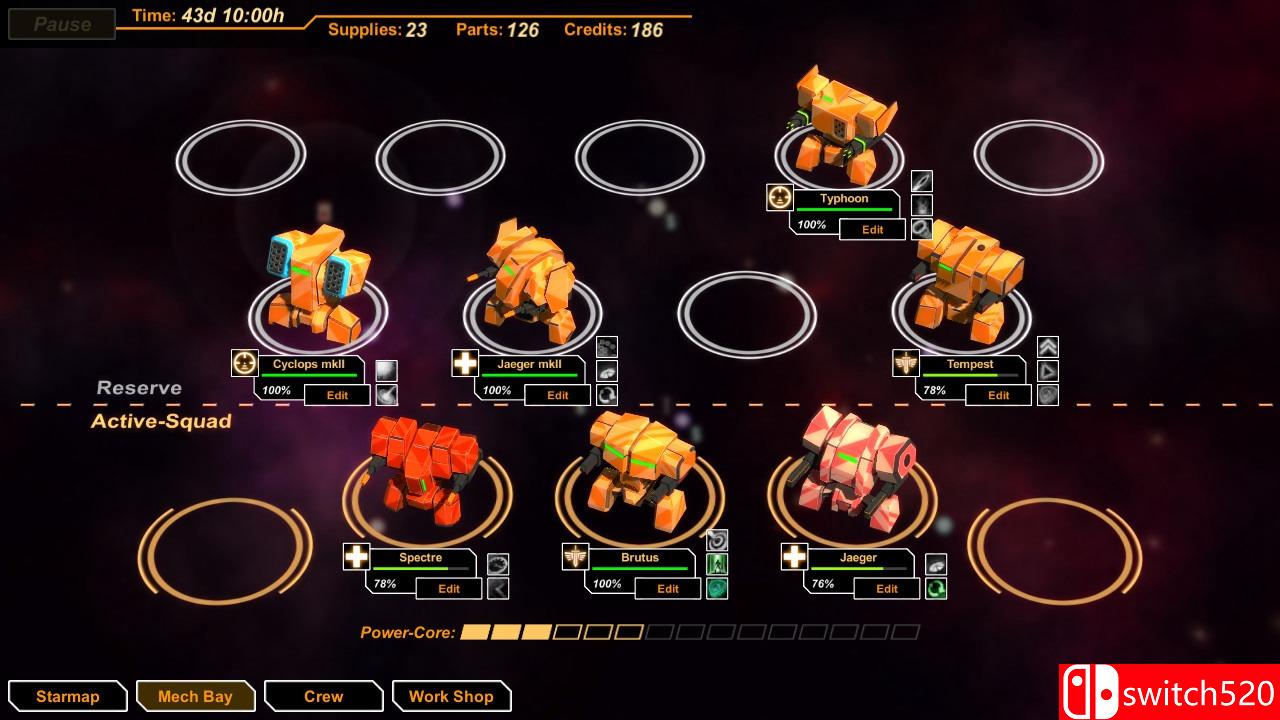Select the blade ability icon beside Typhoon
Screen dimensions: 1280x720
(x=923, y=184)
